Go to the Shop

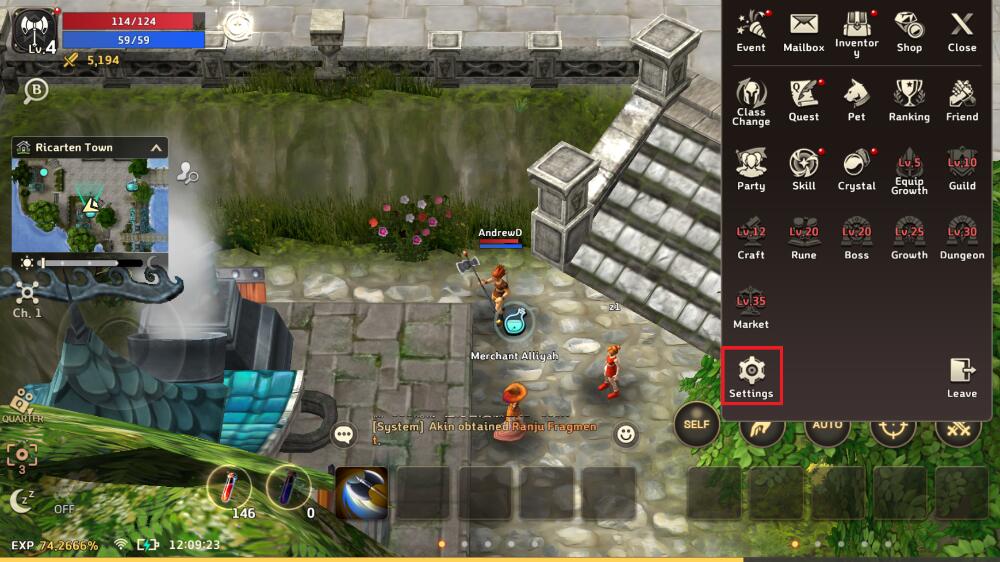point(909,31)
